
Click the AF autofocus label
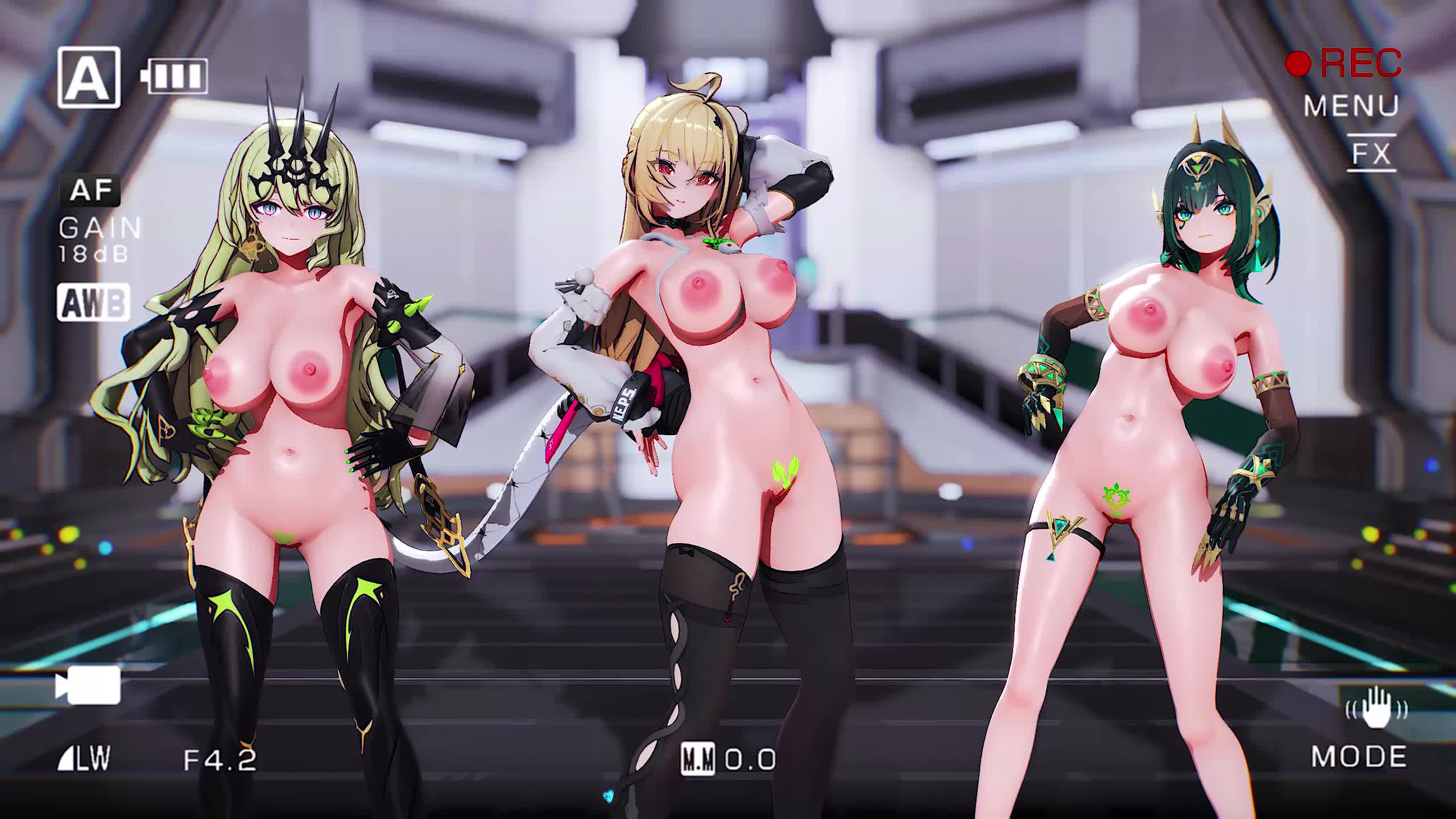pyautogui.click(x=91, y=191)
